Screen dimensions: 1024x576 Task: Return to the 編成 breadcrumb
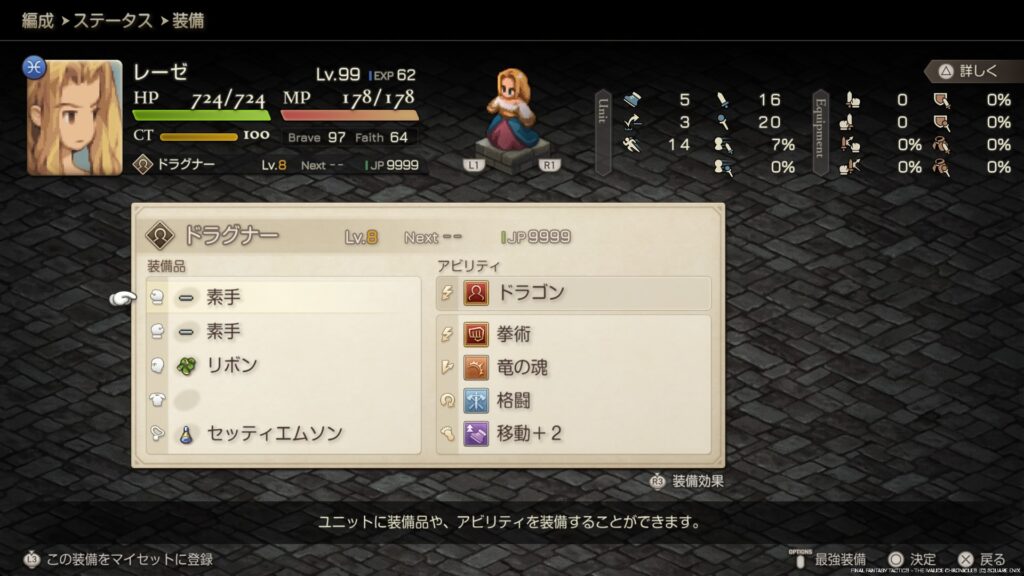(x=37, y=20)
